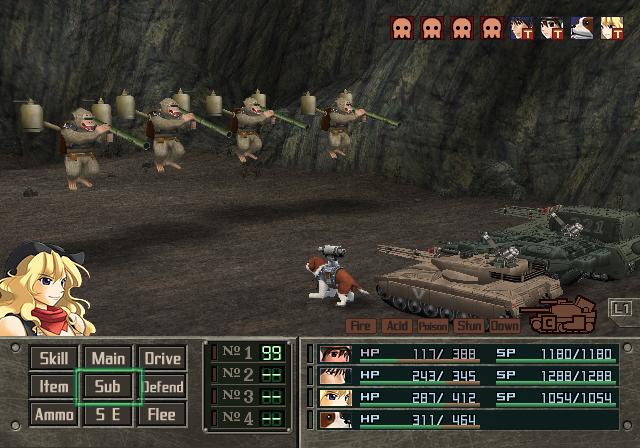
Task: Click Flee to escape battle
Action: point(162,414)
